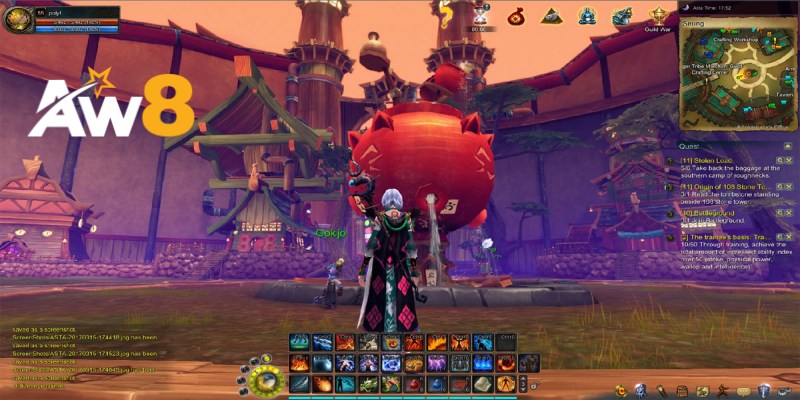Remove Stolen Loot quest from tracker
Image resolution: width=800 pixels, height=400 pixels.
788,158
